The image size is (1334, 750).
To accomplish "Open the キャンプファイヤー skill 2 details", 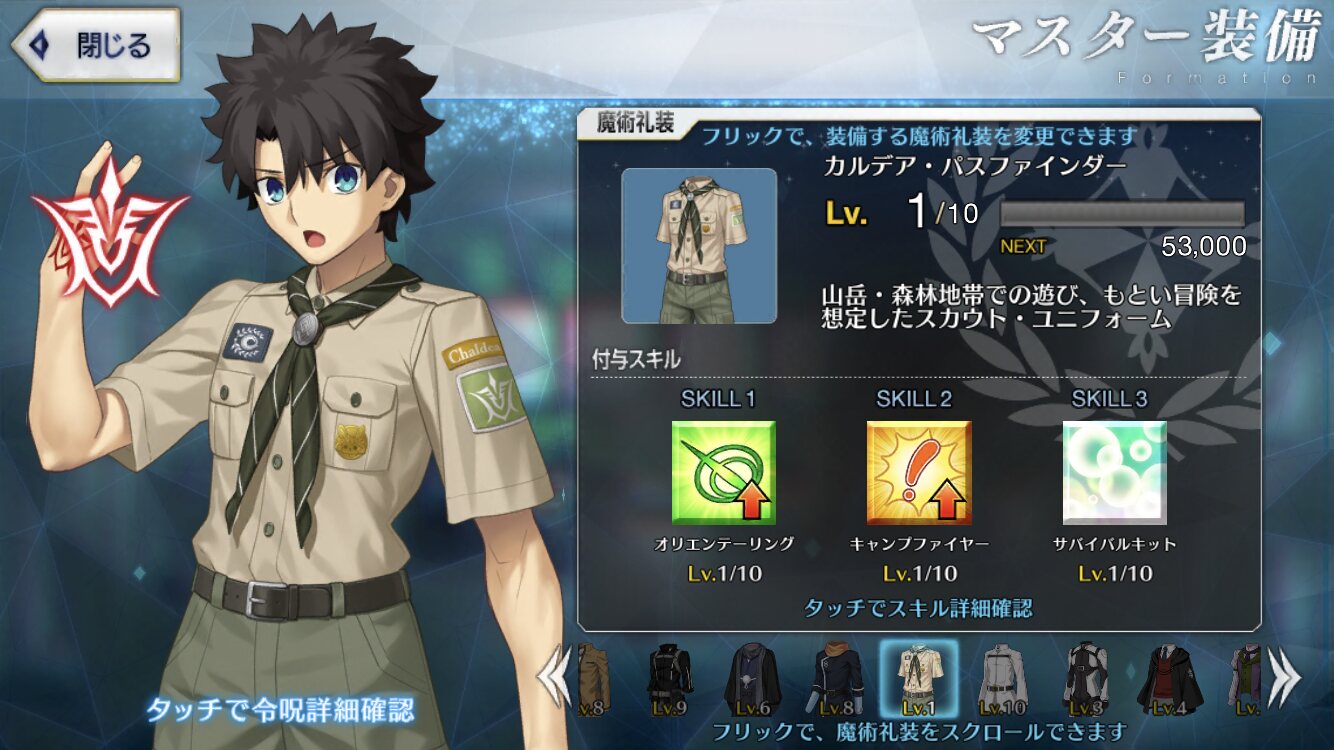I will point(918,473).
